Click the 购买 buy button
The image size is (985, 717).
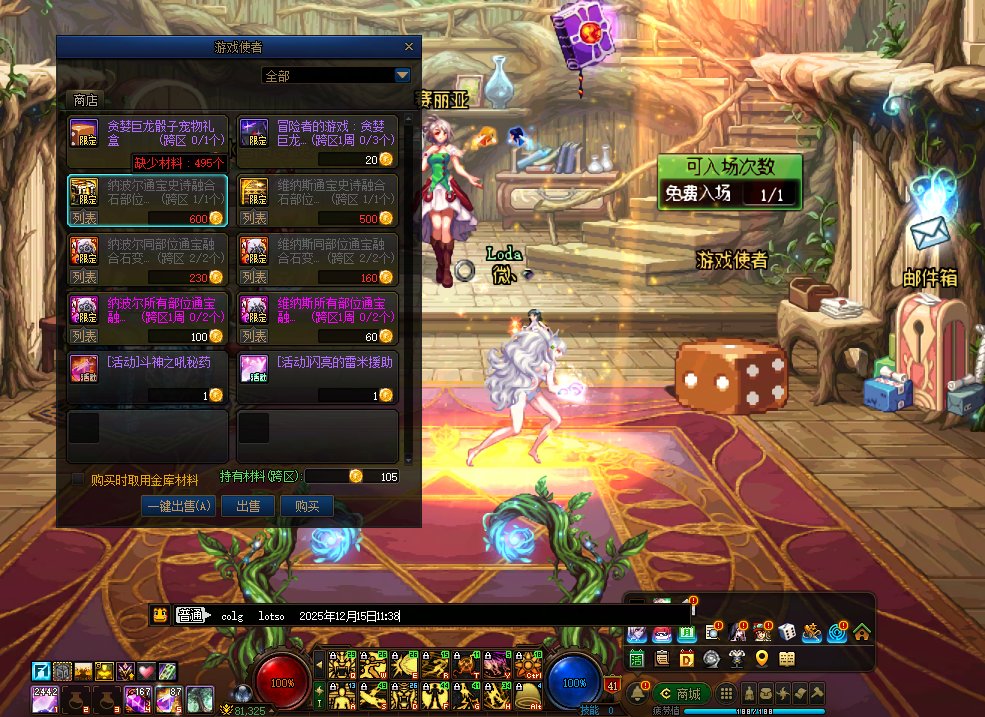point(307,506)
